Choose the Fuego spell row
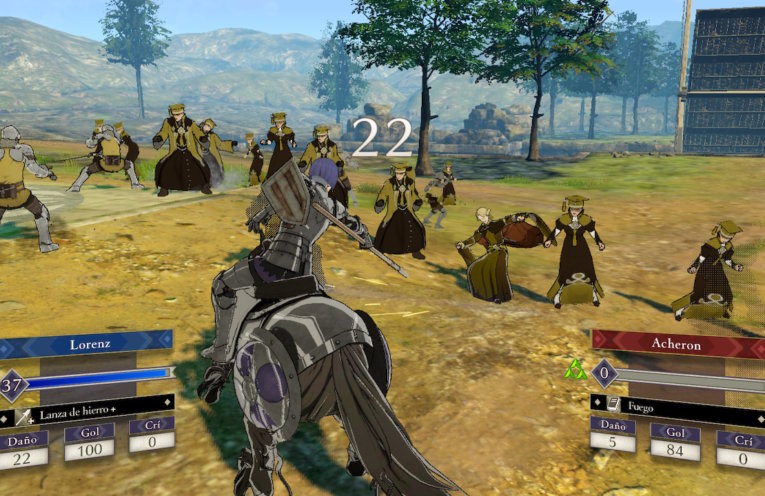Image resolution: width=765 pixels, height=496 pixels. click(x=680, y=406)
